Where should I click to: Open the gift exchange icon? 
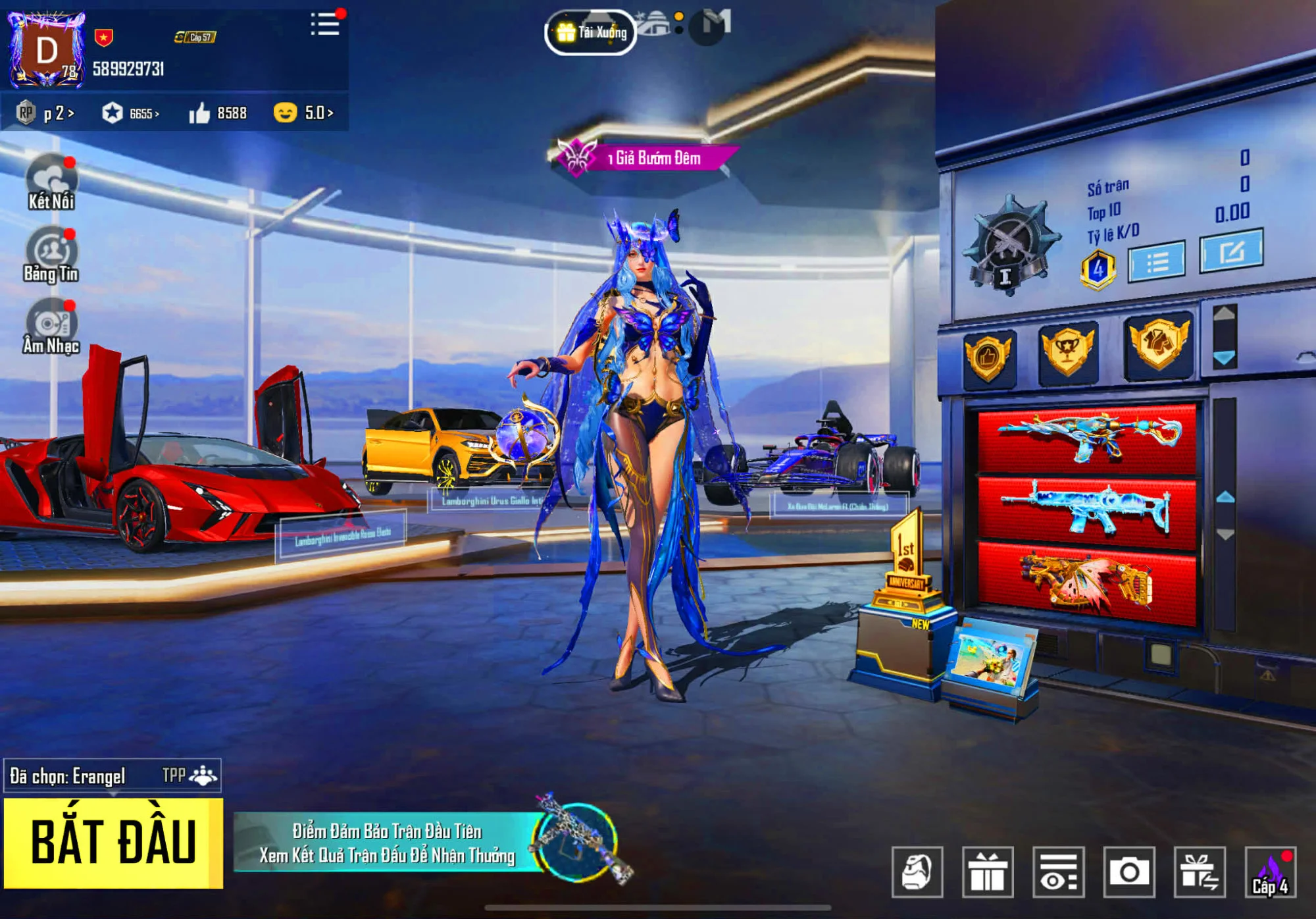tap(1200, 872)
